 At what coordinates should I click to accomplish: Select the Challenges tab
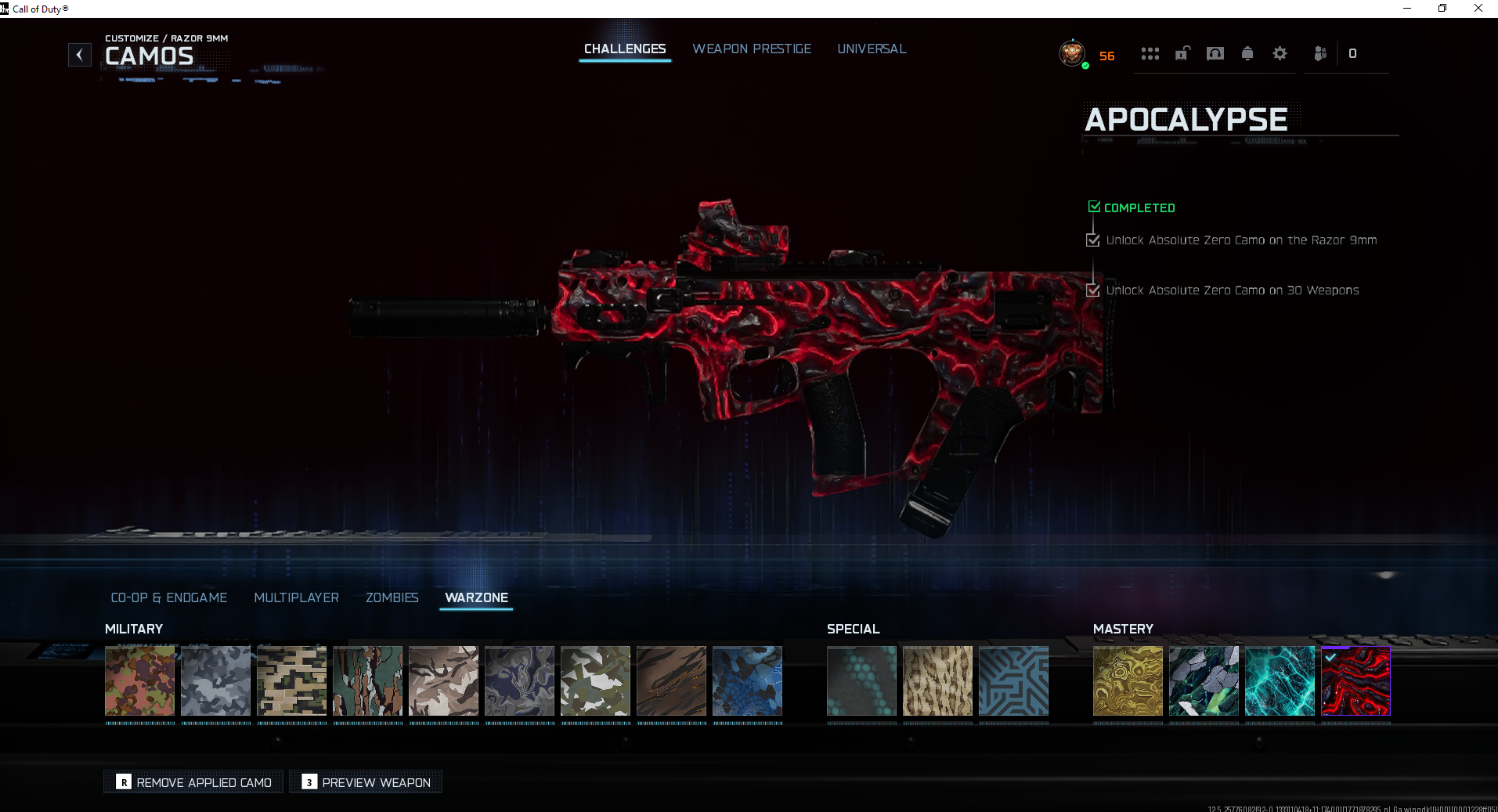coord(625,49)
